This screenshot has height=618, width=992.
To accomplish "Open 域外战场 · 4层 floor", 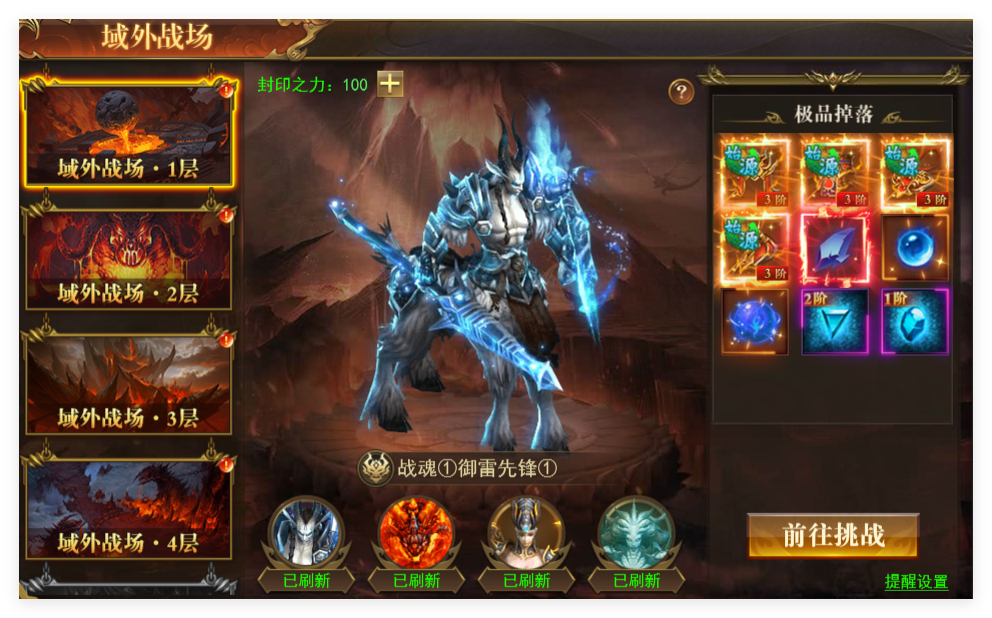I will point(129,509).
